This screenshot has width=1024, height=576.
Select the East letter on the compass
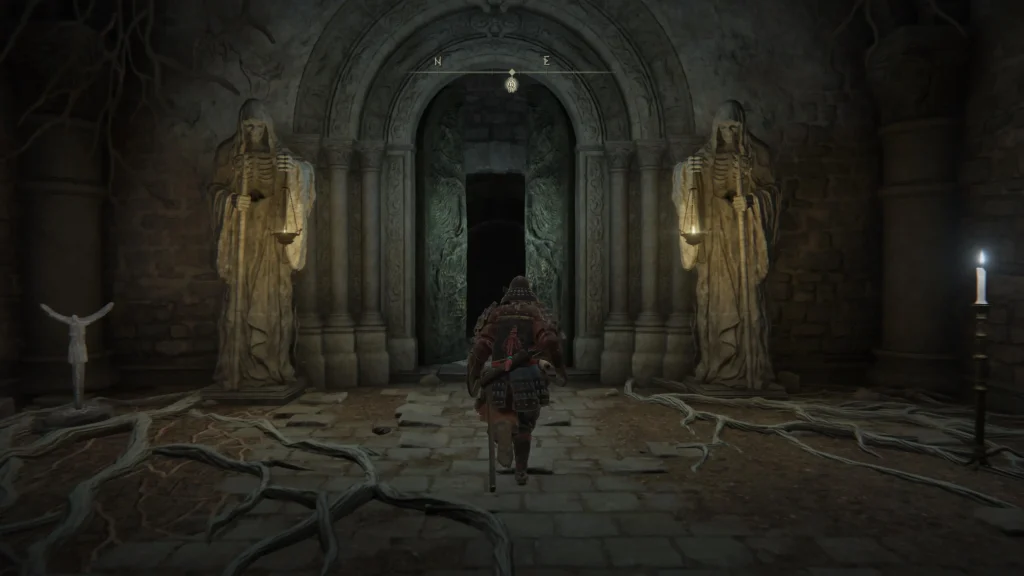tap(546, 61)
